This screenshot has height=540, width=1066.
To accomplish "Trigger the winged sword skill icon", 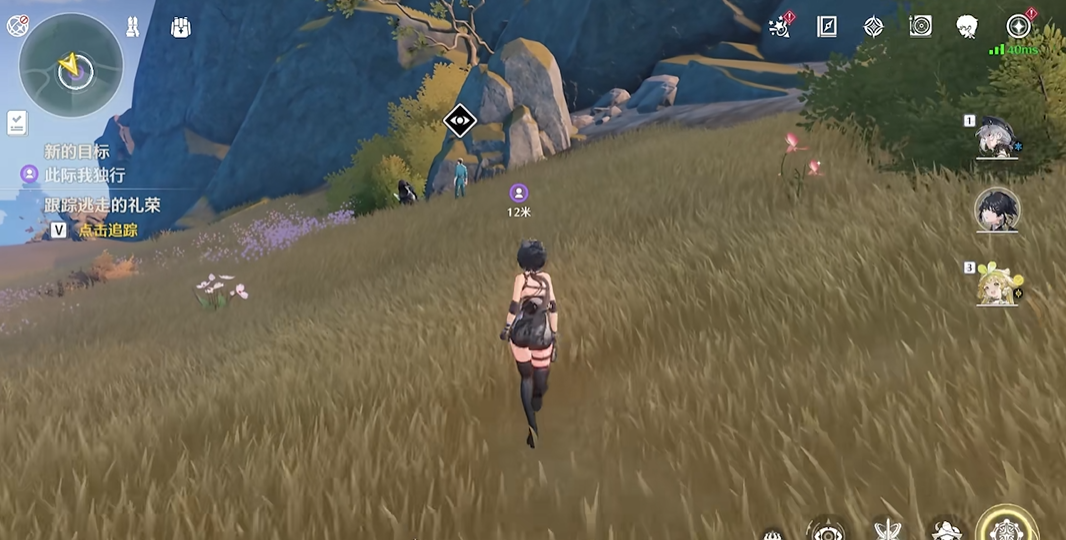I will (887, 530).
